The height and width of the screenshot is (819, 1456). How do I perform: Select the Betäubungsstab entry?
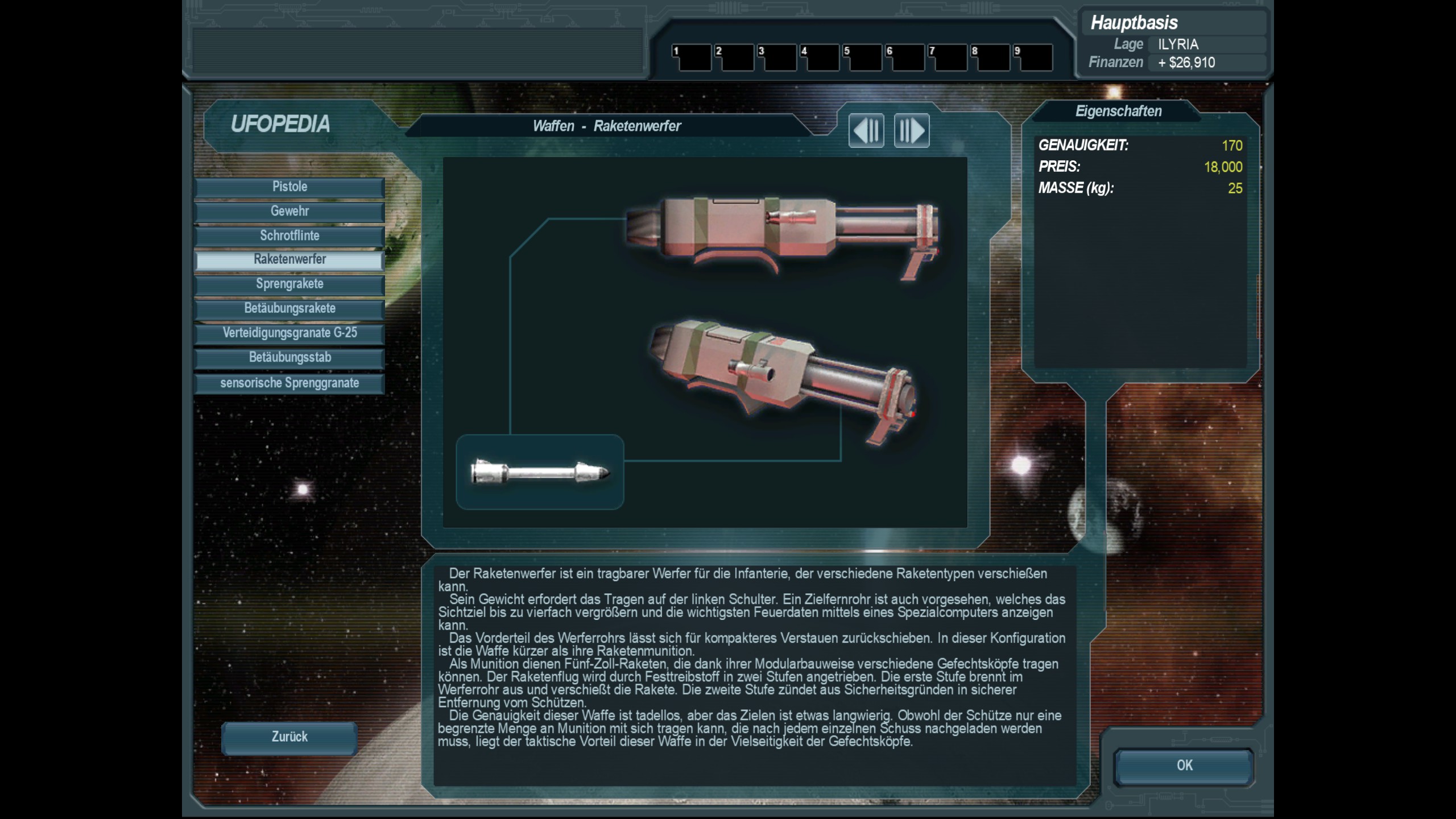pyautogui.click(x=289, y=358)
